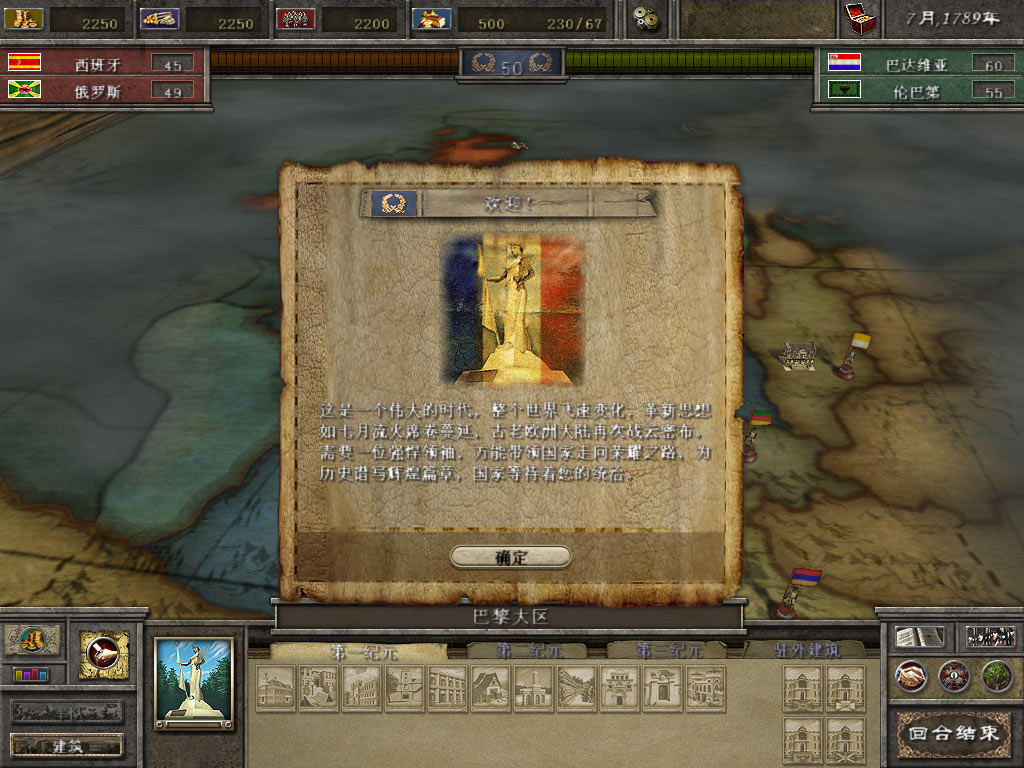Open the treasure chest icon
Viewport: 1024px width, 768px height.
(860, 17)
